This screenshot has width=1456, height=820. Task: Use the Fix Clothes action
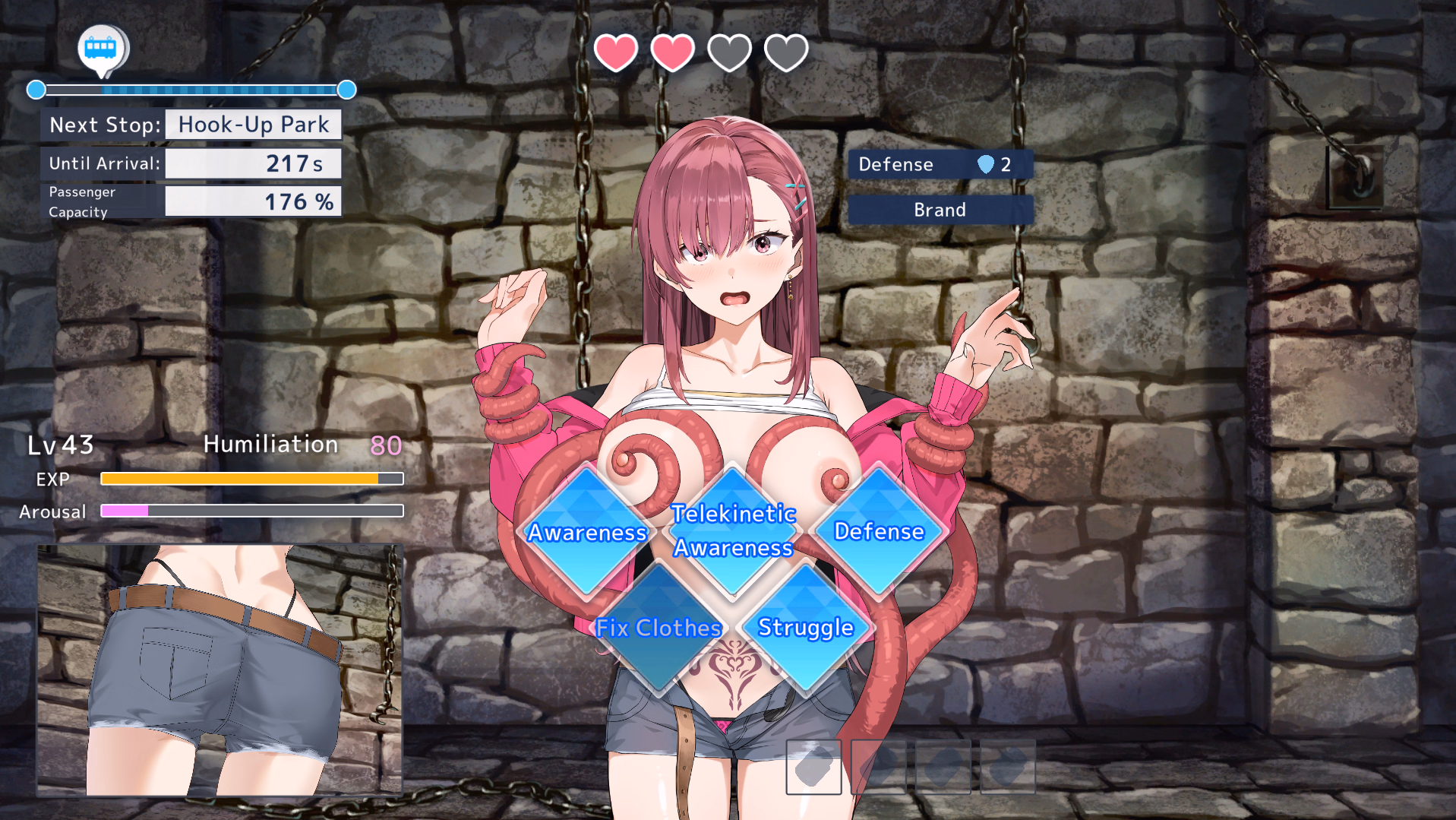tap(659, 628)
